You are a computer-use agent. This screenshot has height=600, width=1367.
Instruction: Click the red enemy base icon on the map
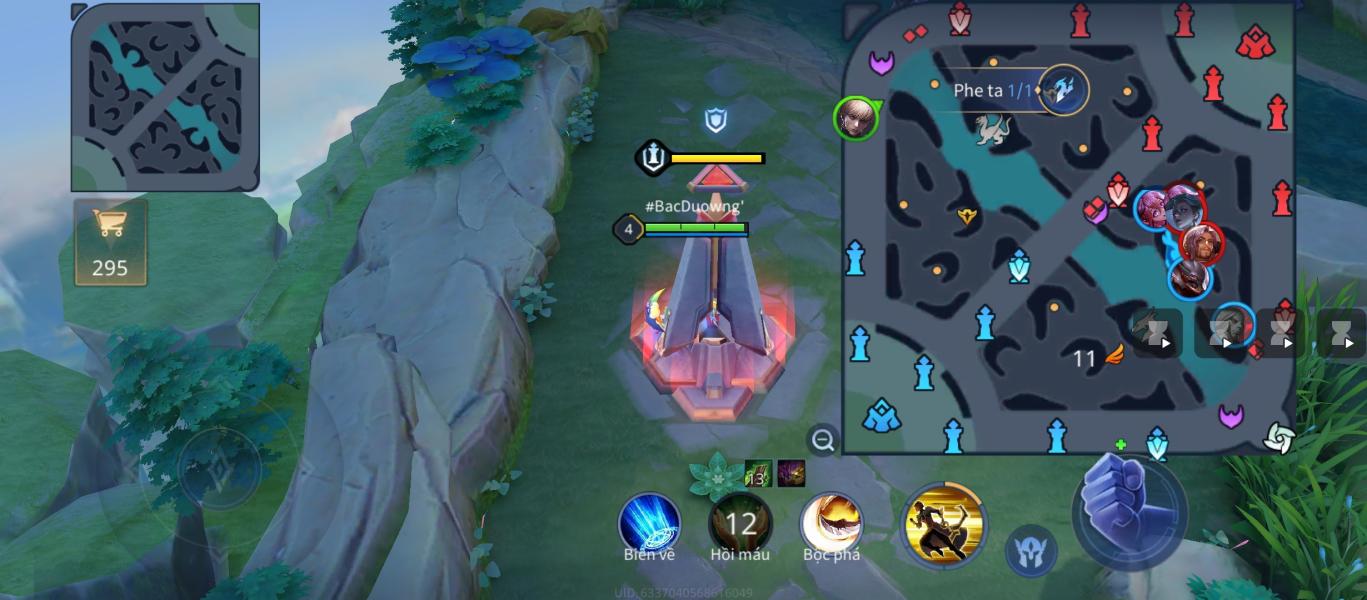(x=1253, y=43)
